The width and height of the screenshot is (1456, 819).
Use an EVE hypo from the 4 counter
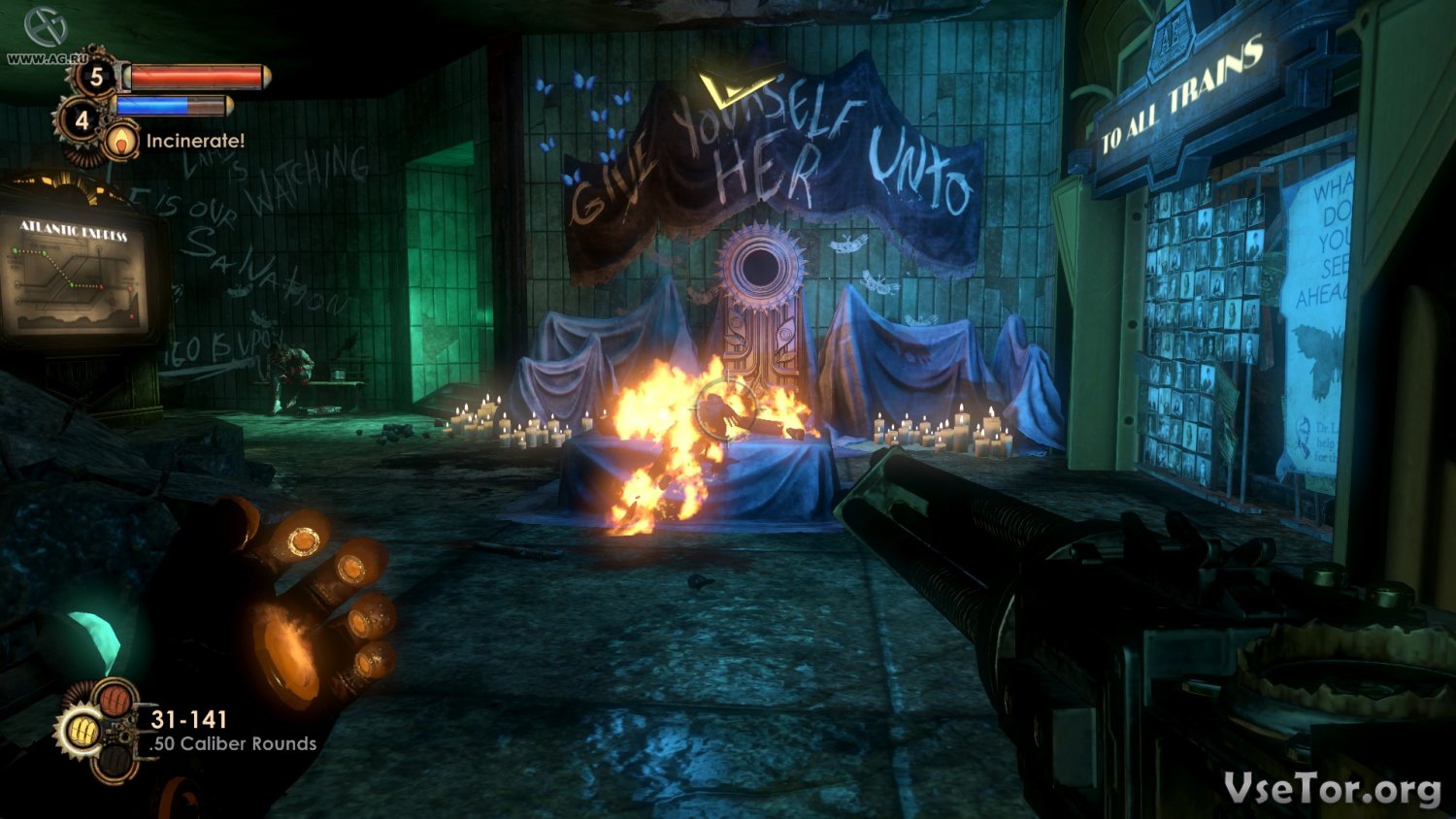[x=82, y=120]
